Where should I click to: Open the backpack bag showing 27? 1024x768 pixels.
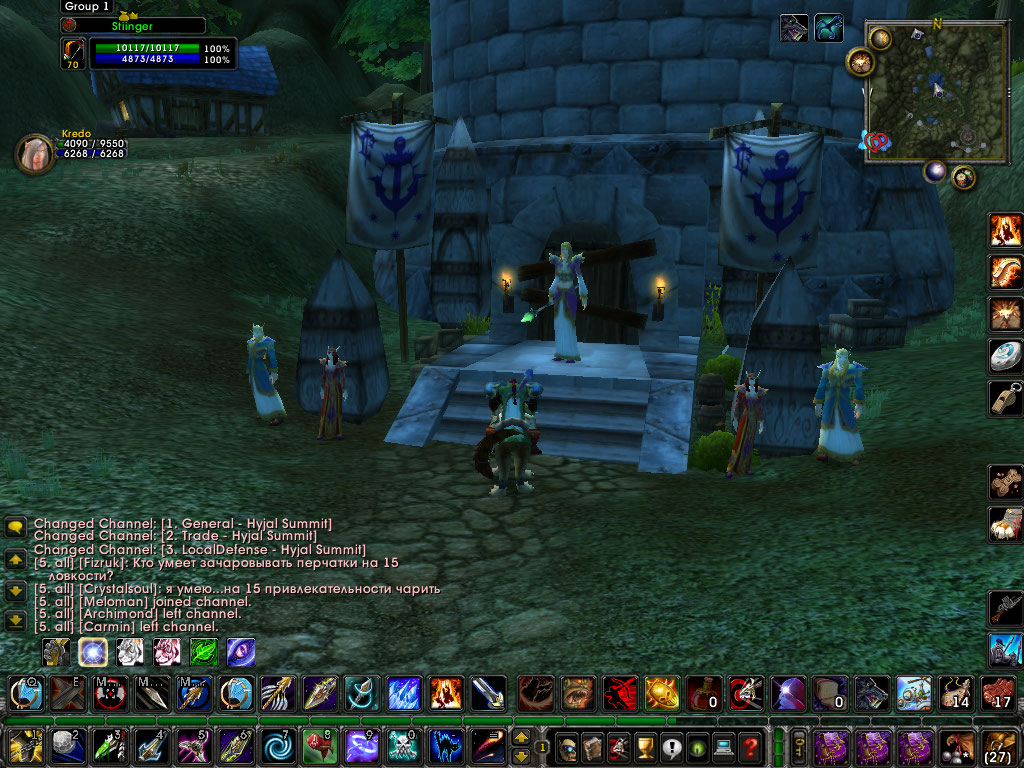coord(999,746)
